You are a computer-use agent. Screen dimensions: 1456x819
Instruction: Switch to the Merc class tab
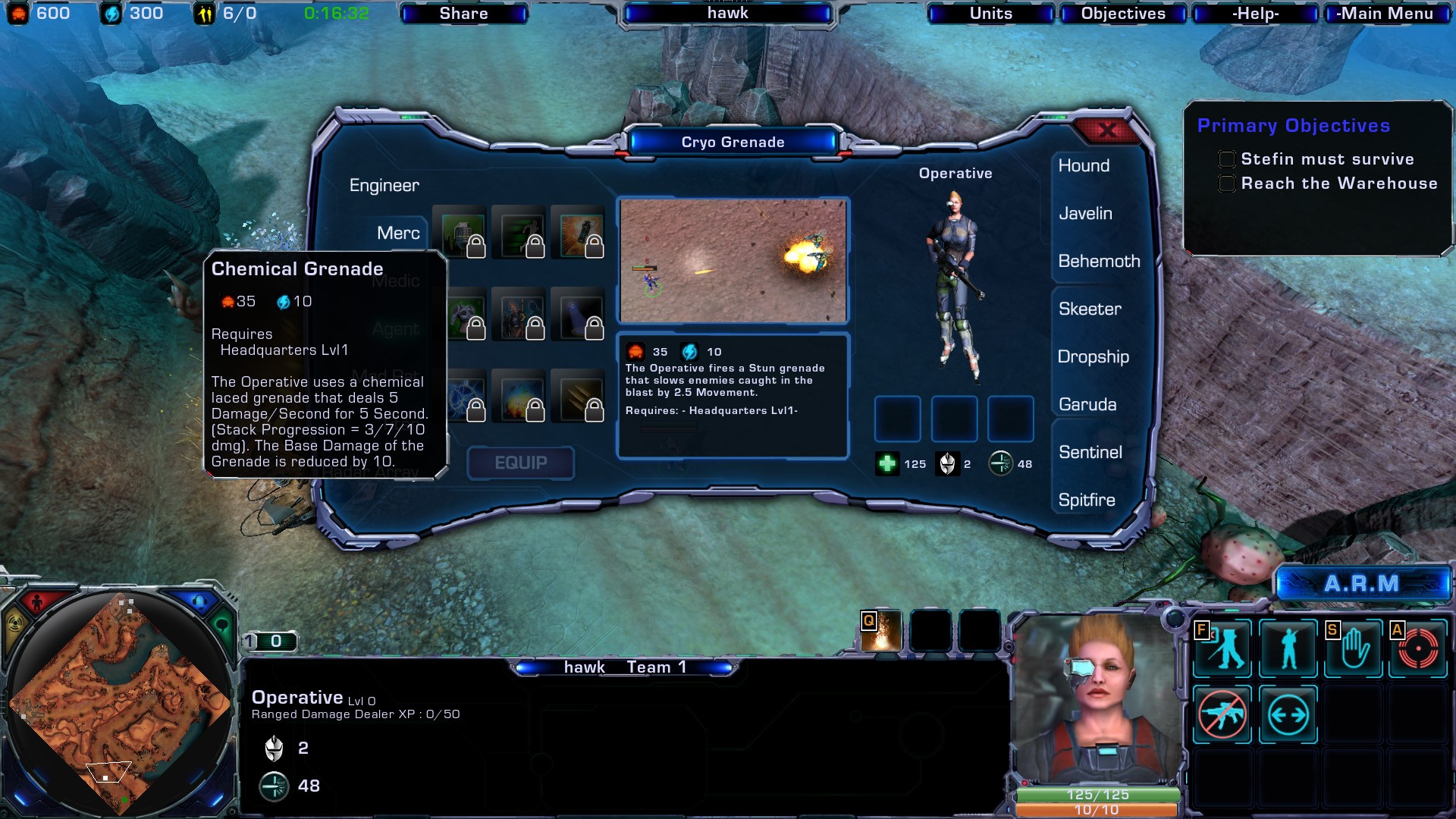(x=398, y=234)
